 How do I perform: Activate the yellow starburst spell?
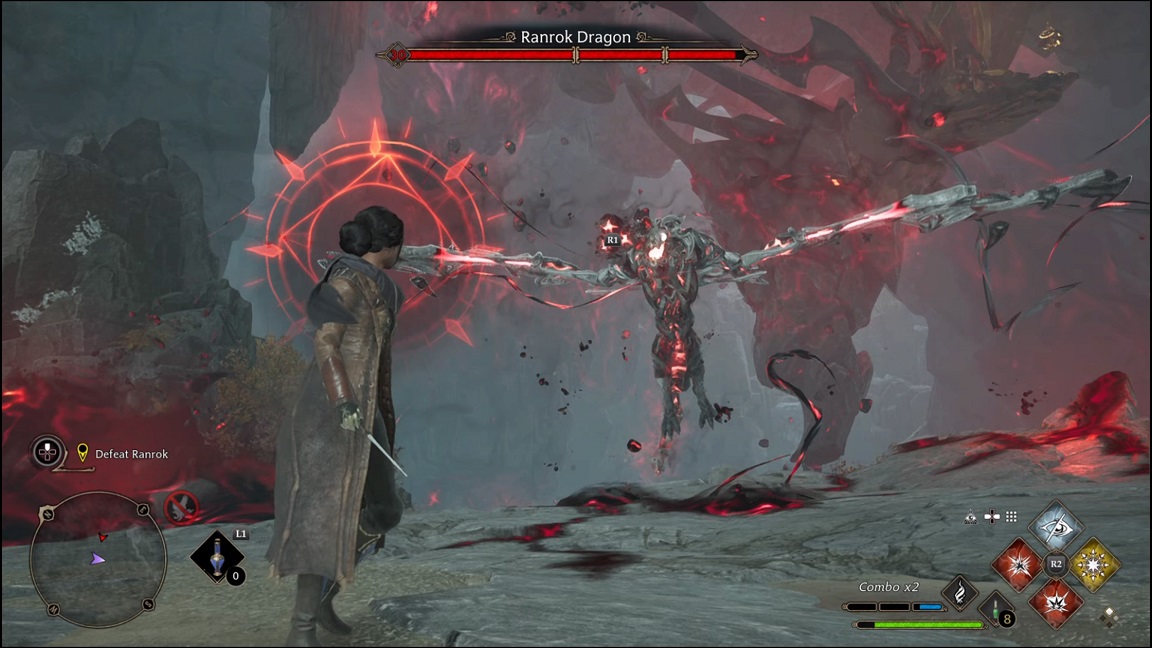pyautogui.click(x=1094, y=564)
